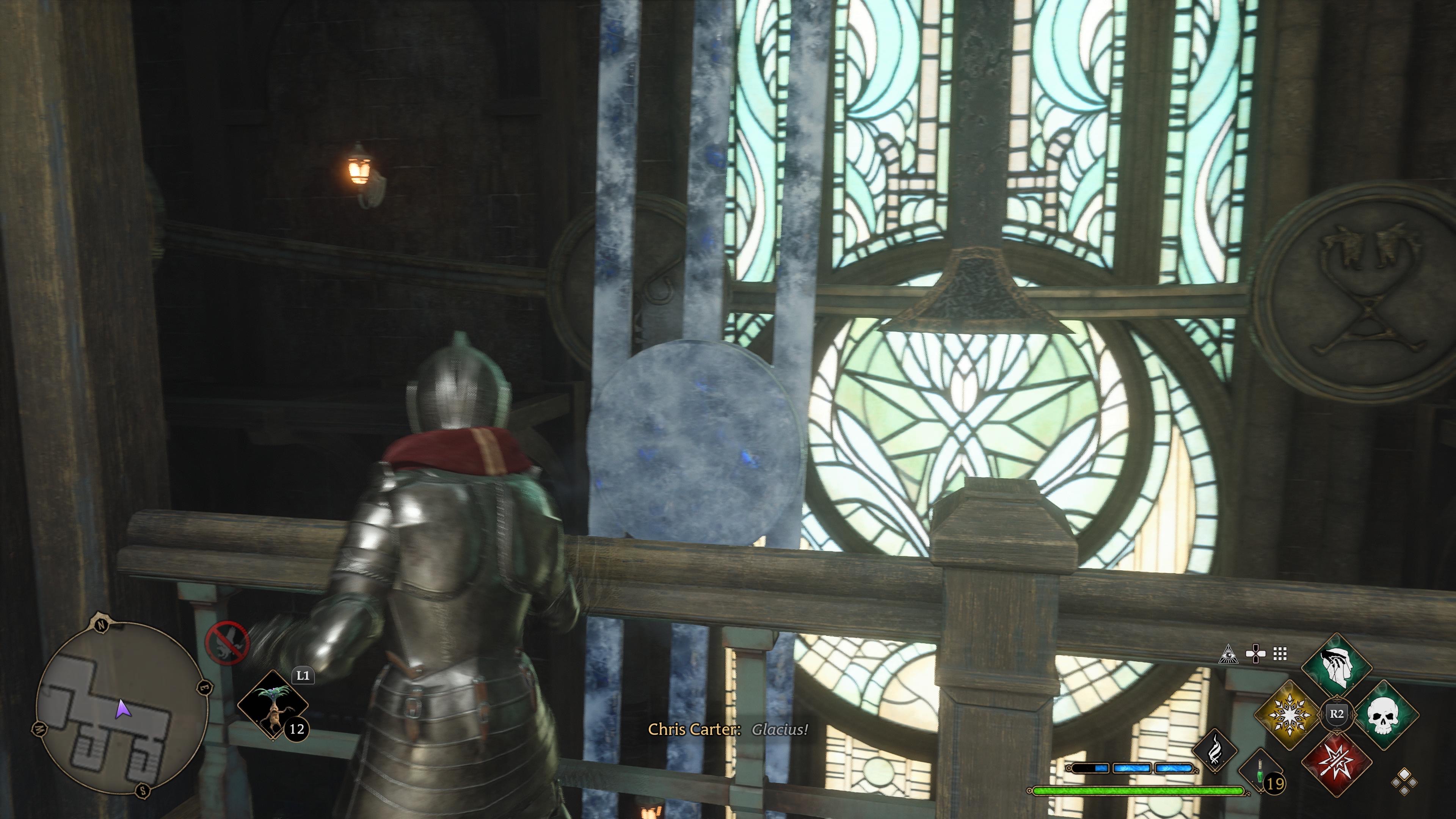The height and width of the screenshot is (819, 1456).
Task: Use the green Wiggenweld potion icon
Action: (x=1260, y=774)
